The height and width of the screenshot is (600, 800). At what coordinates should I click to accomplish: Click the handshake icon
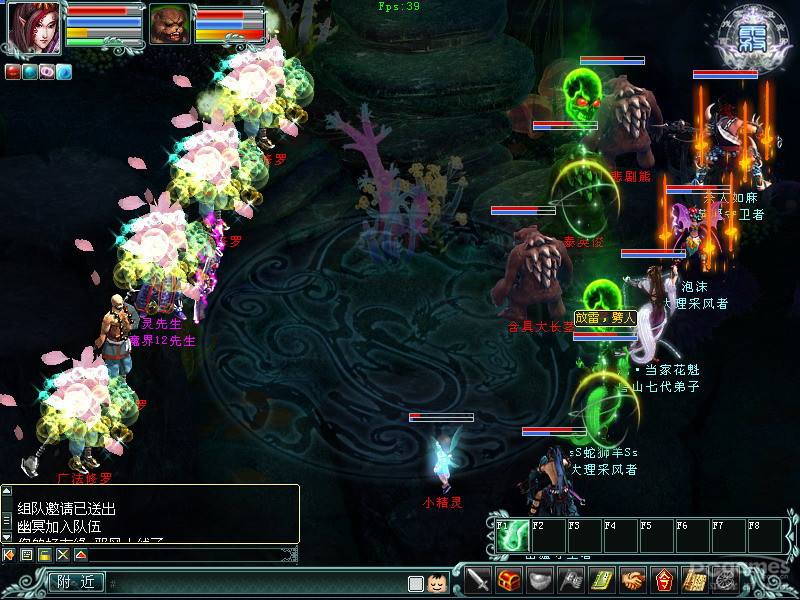point(632,580)
